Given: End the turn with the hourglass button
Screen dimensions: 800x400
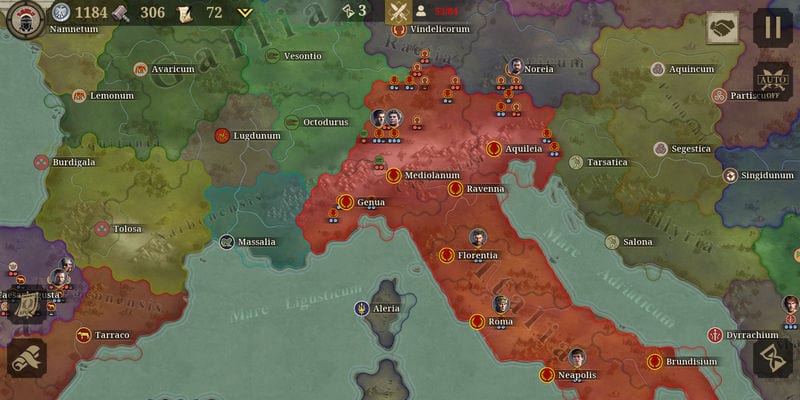Looking at the screenshot, I should coord(772,358).
